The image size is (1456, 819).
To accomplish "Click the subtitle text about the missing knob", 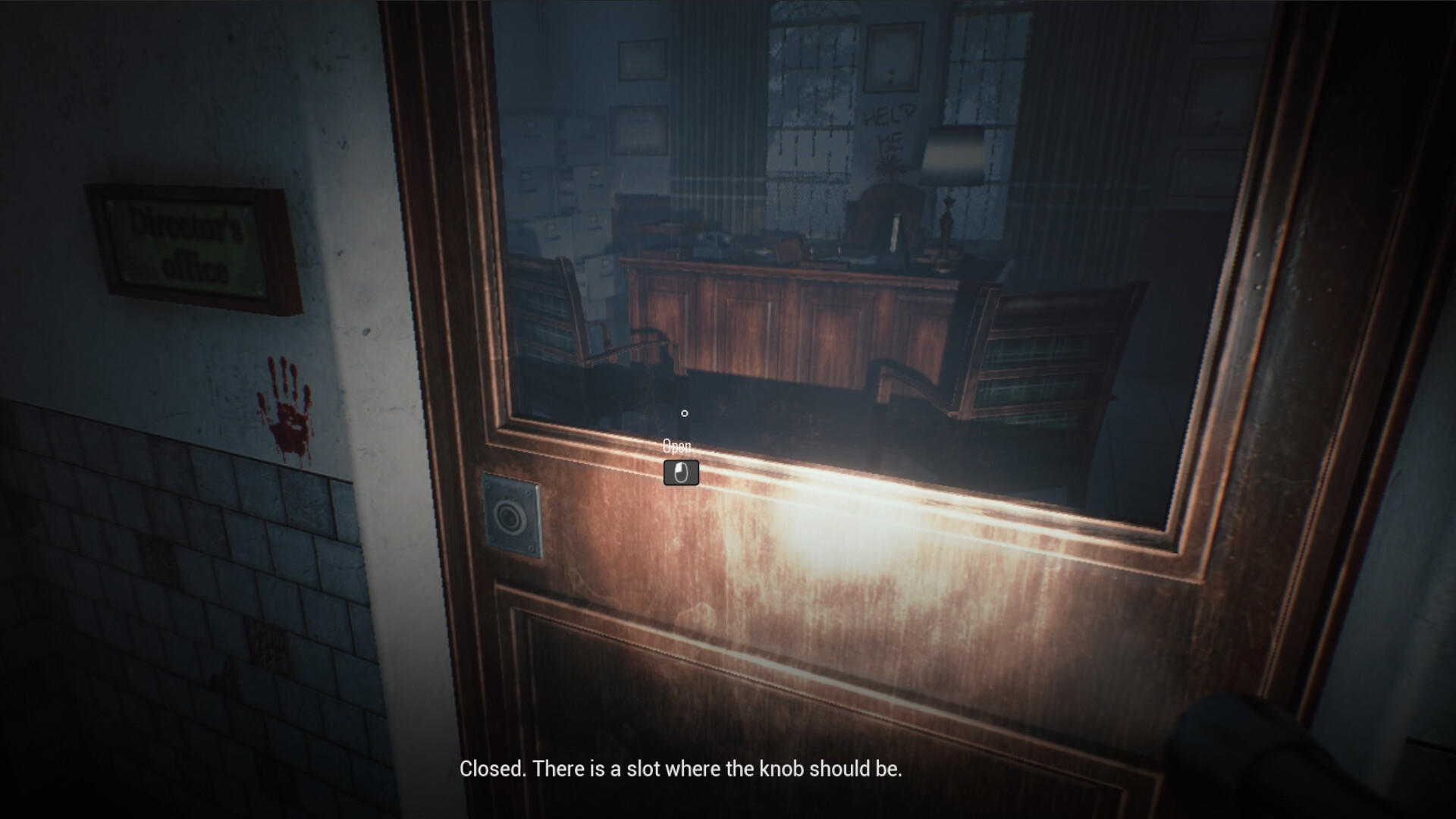I will (x=680, y=768).
